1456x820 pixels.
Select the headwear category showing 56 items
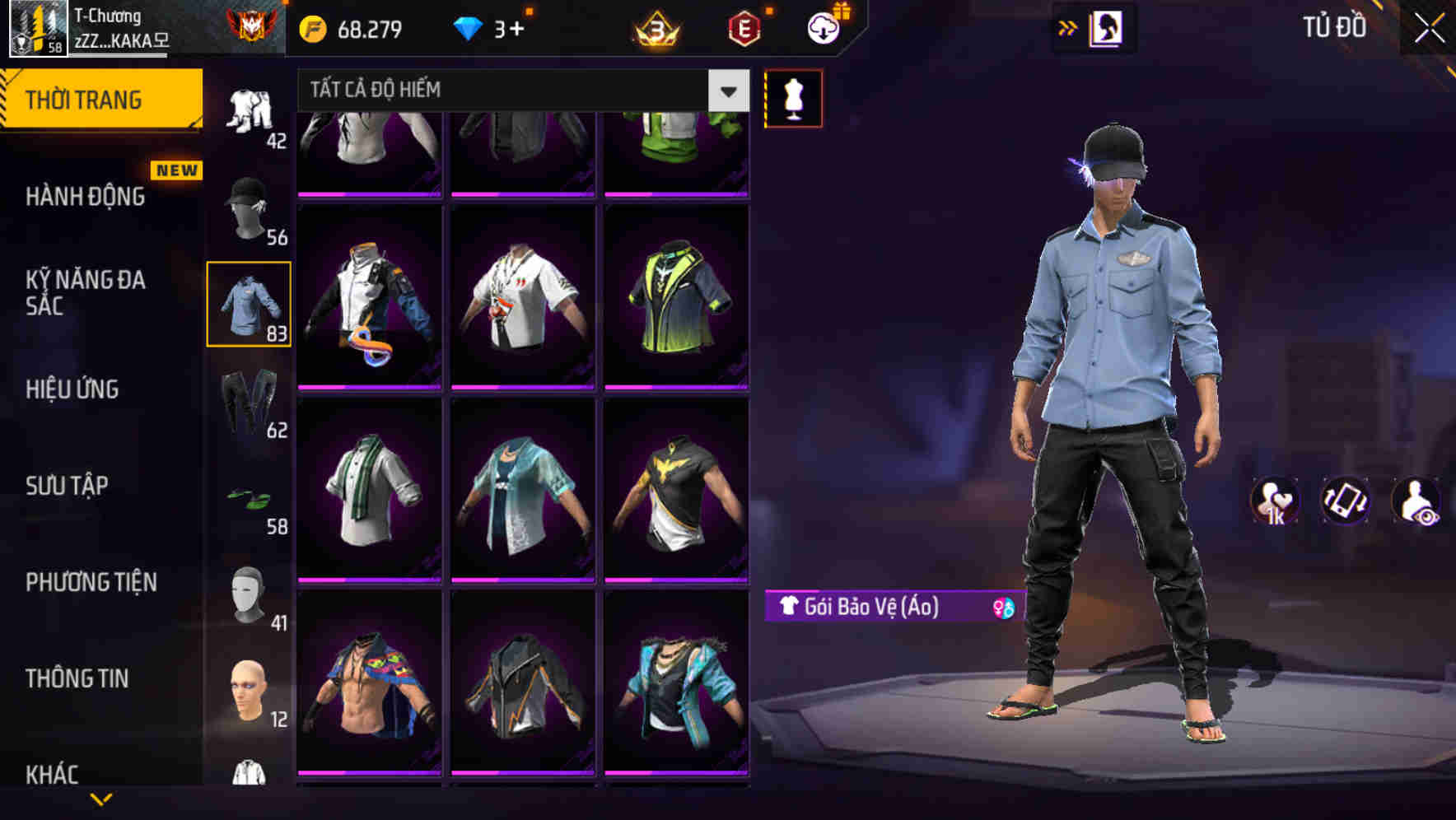point(250,202)
